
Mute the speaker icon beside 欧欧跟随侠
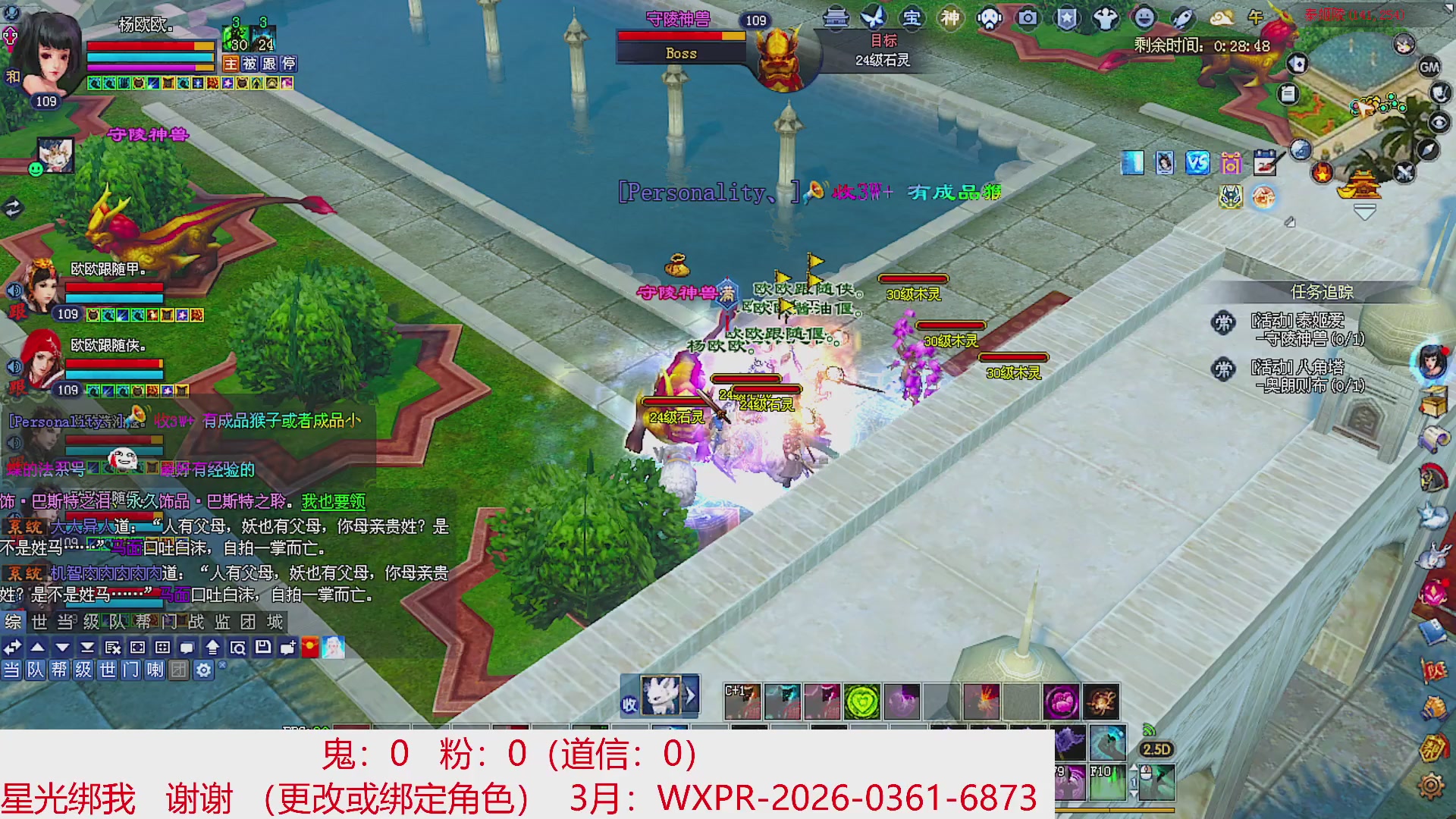(x=13, y=367)
